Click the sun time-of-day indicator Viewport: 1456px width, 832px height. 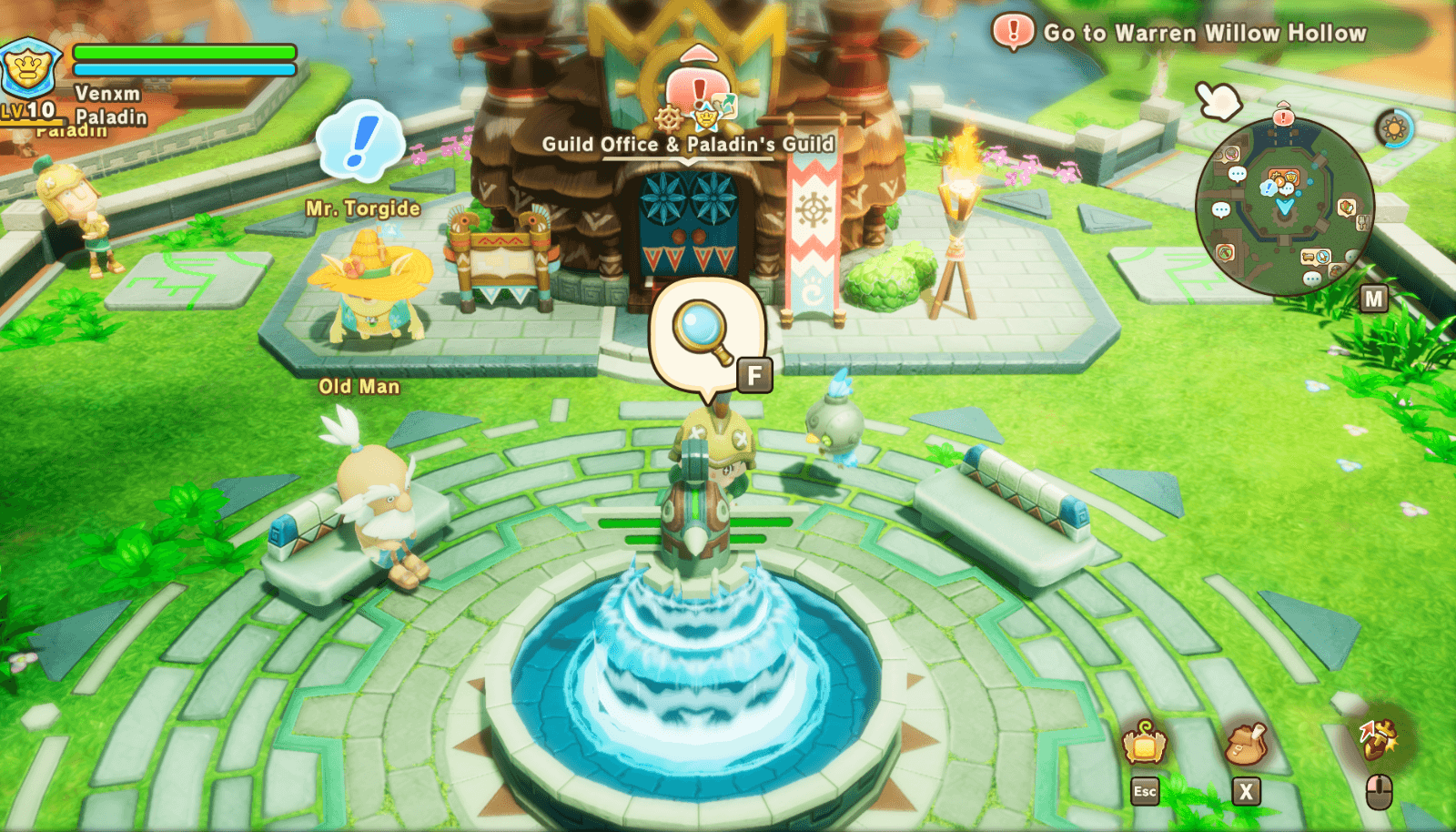(x=1392, y=128)
